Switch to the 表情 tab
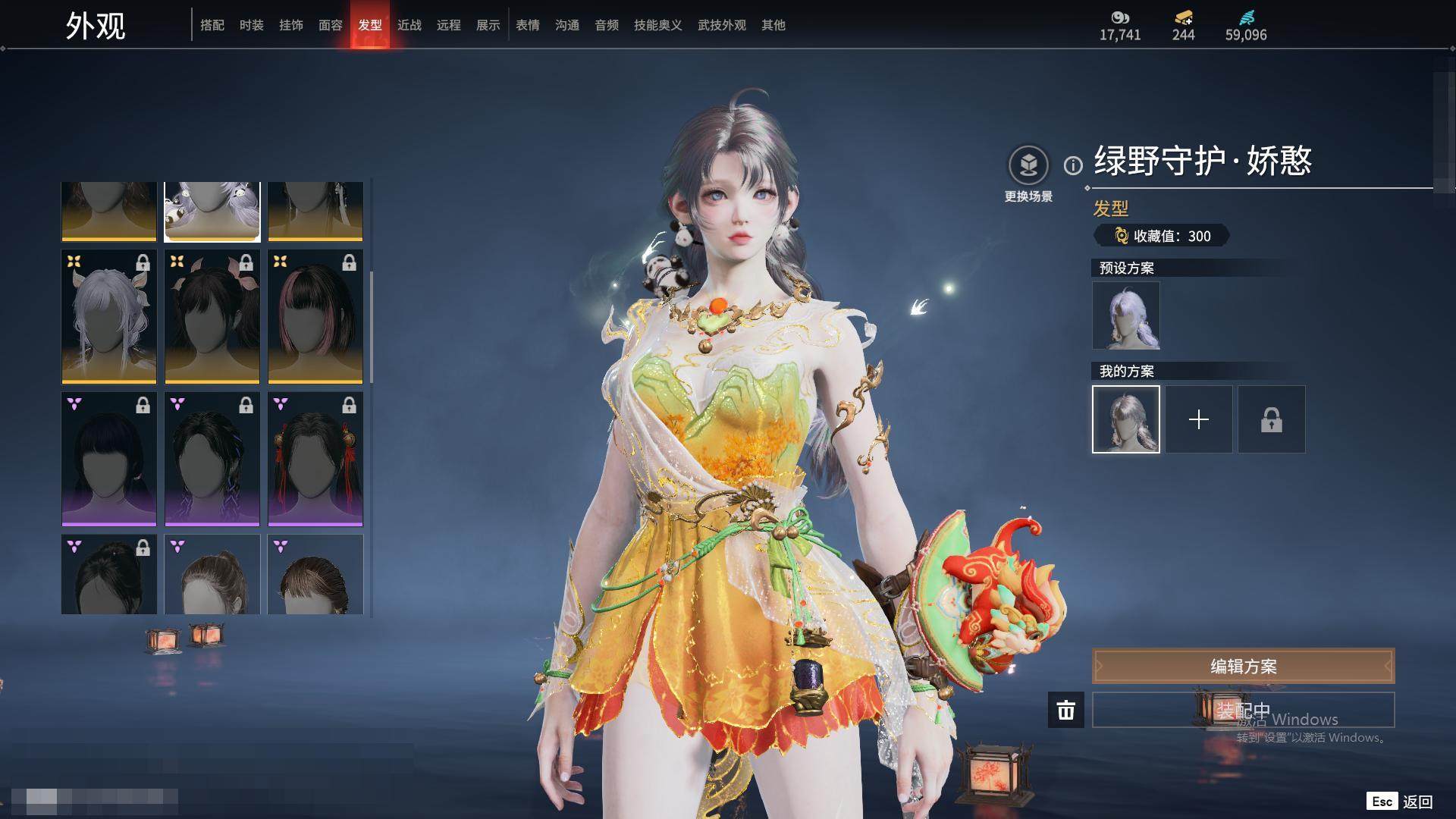 (x=527, y=25)
